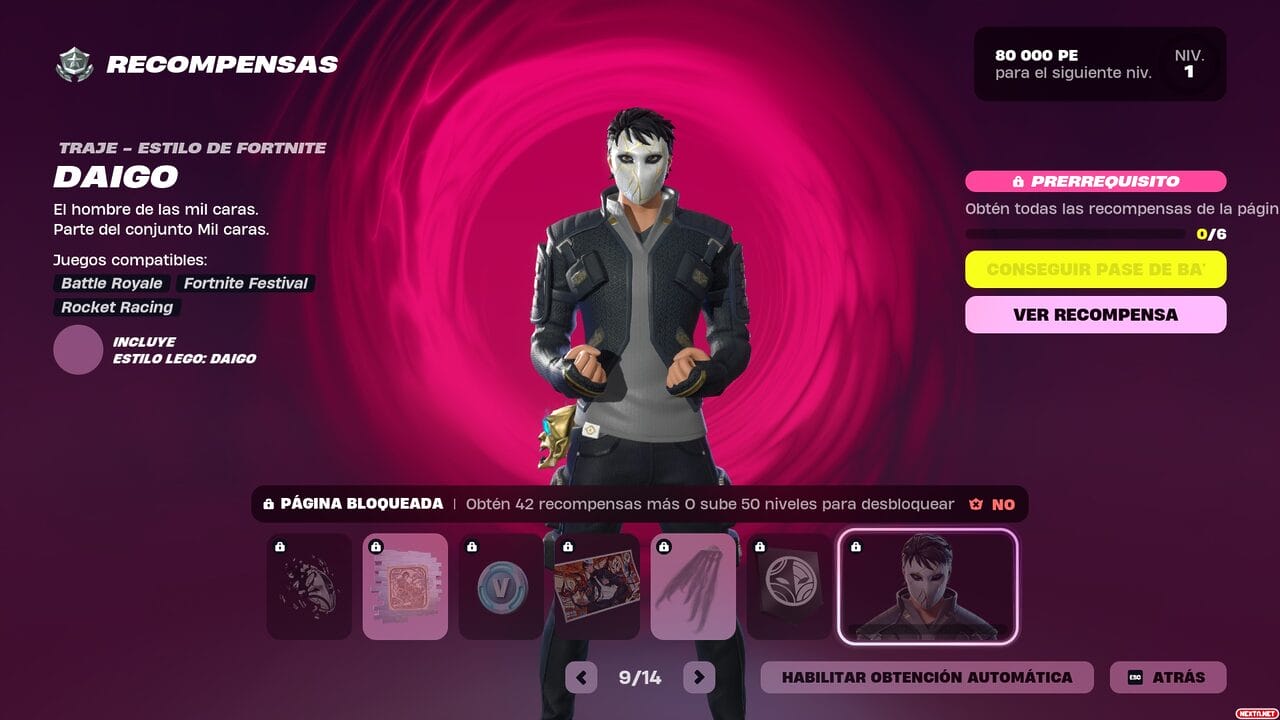Select the Daigo outfit reward tile
1280x720 pixels.
[x=927, y=586]
